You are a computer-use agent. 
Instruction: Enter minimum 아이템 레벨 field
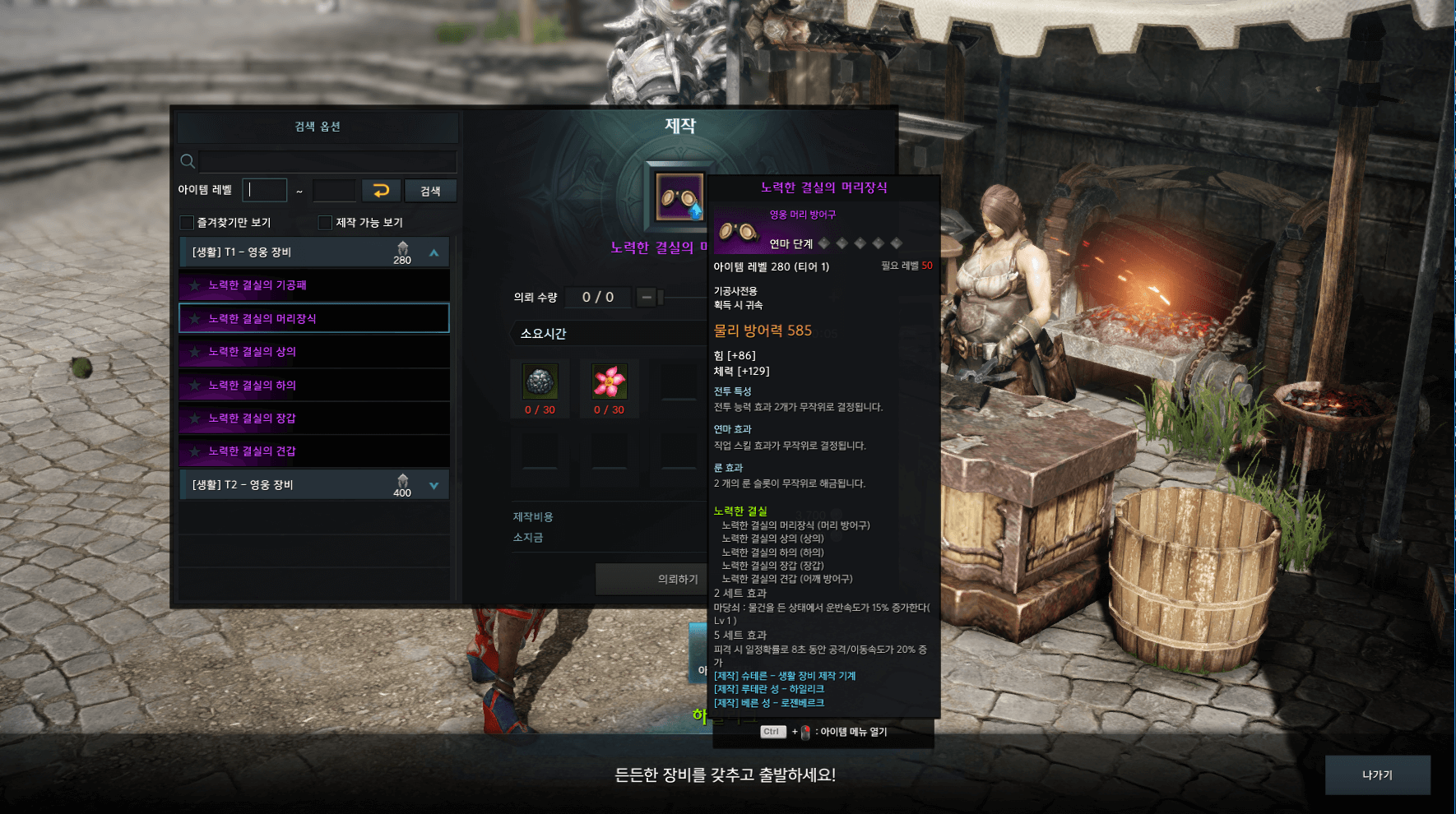265,191
